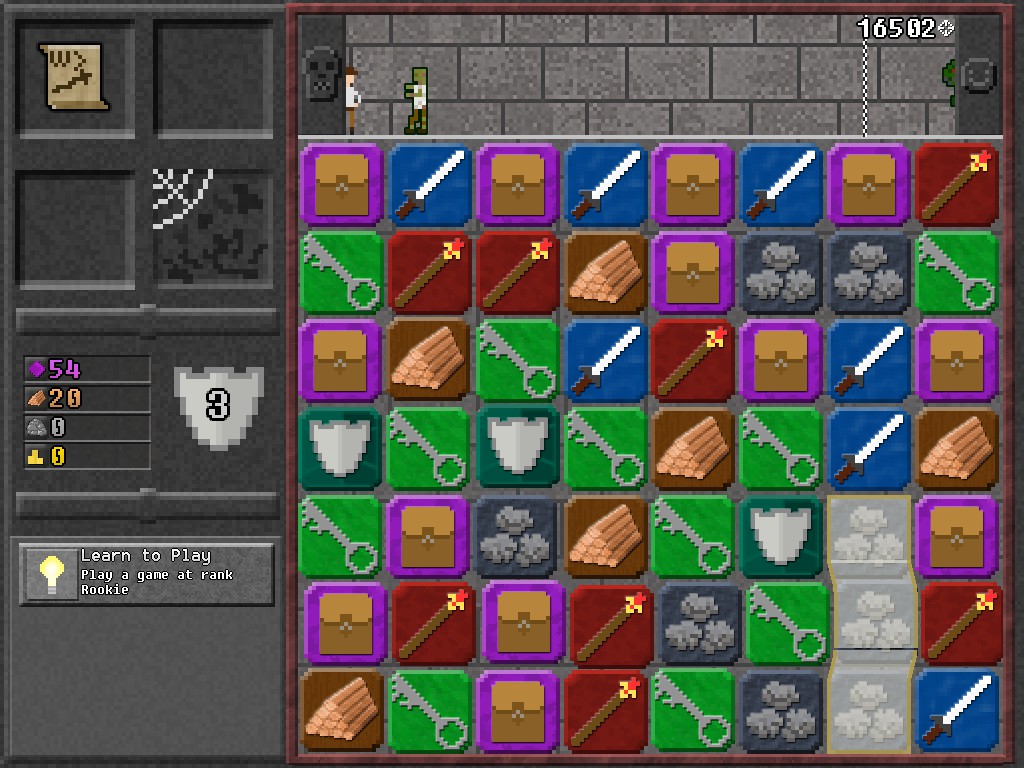The height and width of the screenshot is (768, 1024).
Task: Use the map scroll item
Action: 75,77
